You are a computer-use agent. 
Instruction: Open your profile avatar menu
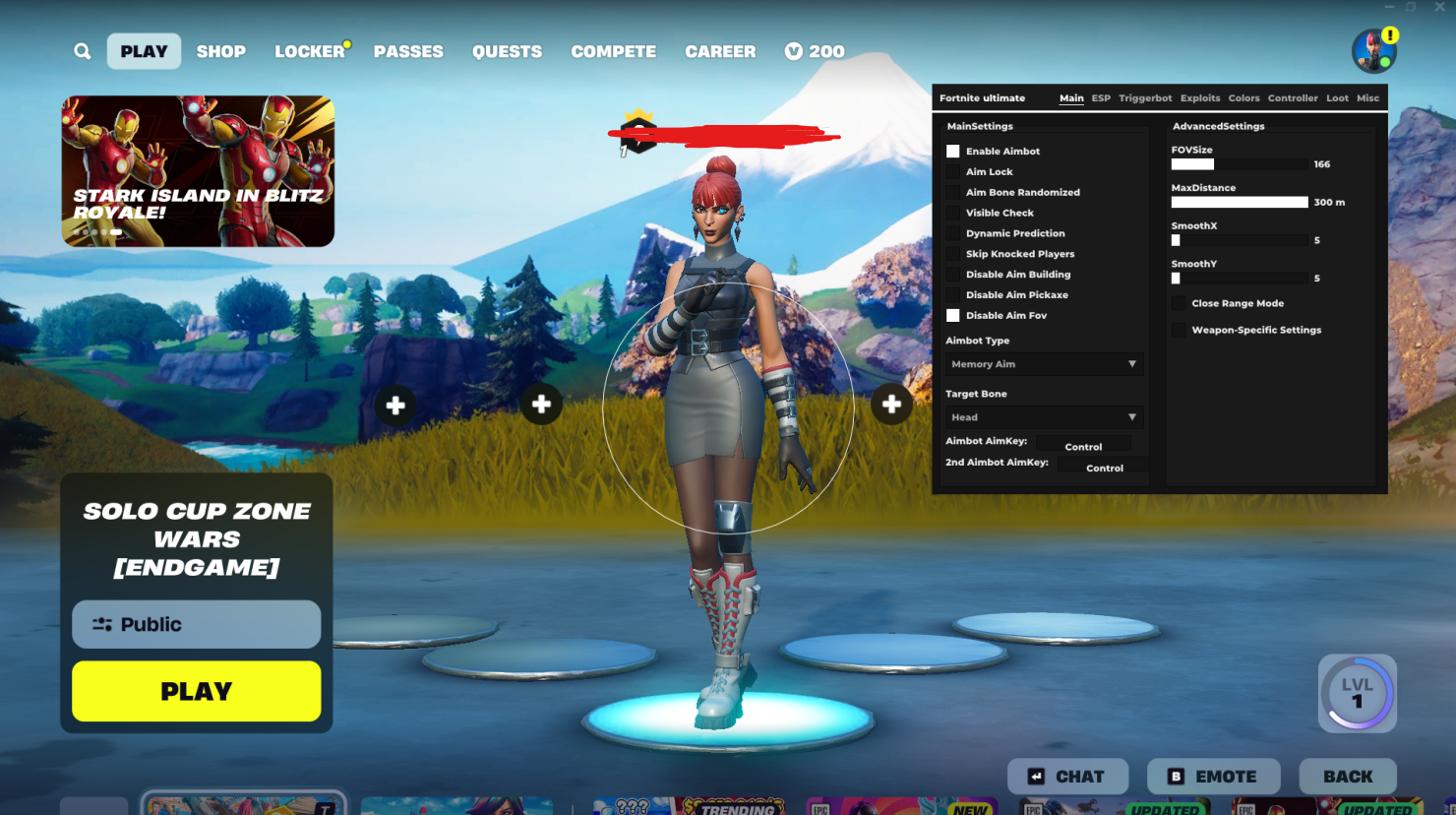[x=1374, y=50]
